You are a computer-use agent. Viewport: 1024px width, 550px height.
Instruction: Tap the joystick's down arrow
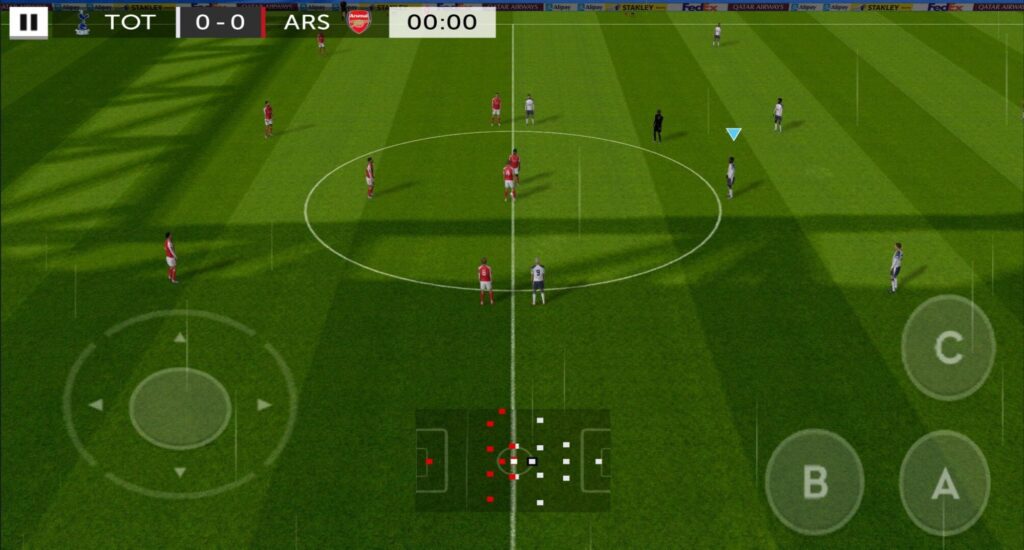coord(180,472)
